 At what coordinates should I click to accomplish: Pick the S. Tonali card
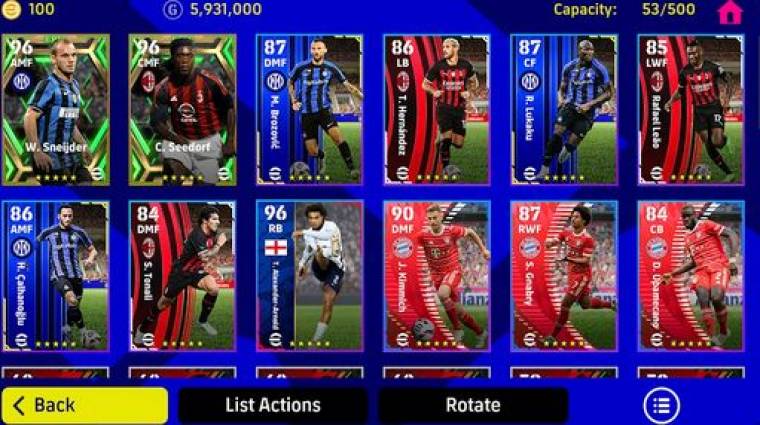click(183, 276)
